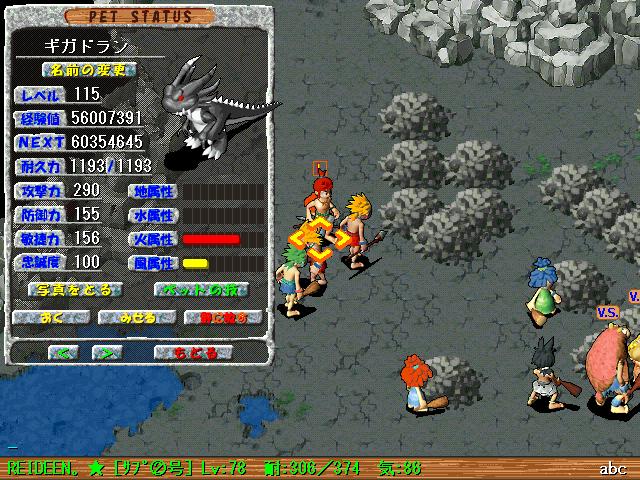This screenshot has height=480, width=640.
Task: Click the 名前の変更 rename button
Action: point(89,71)
